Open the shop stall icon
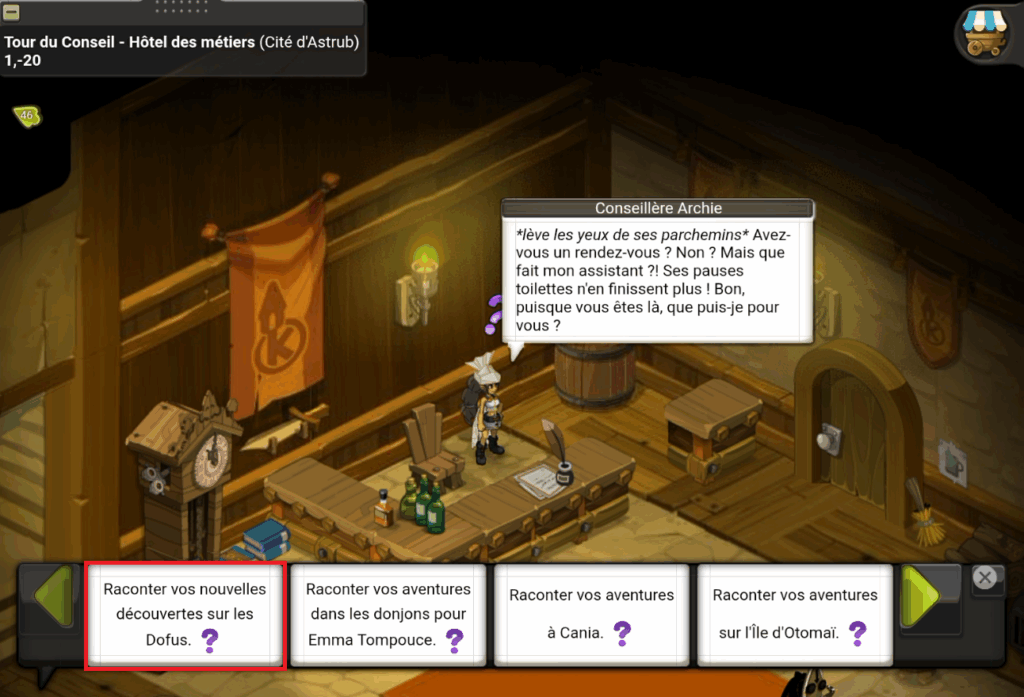 click(x=986, y=35)
